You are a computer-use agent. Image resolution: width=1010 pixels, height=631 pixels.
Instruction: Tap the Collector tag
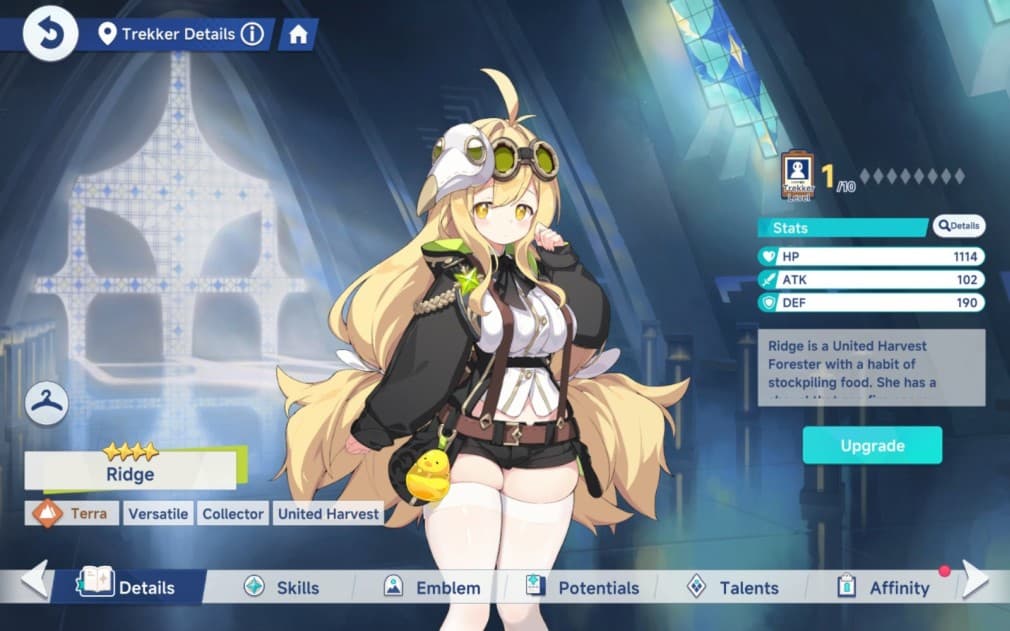point(233,514)
